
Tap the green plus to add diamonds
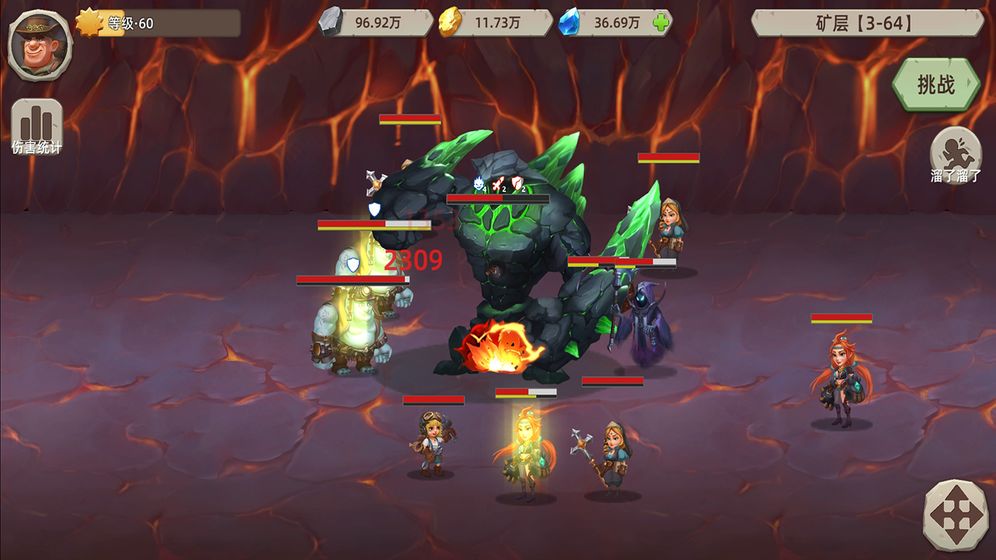pos(660,23)
